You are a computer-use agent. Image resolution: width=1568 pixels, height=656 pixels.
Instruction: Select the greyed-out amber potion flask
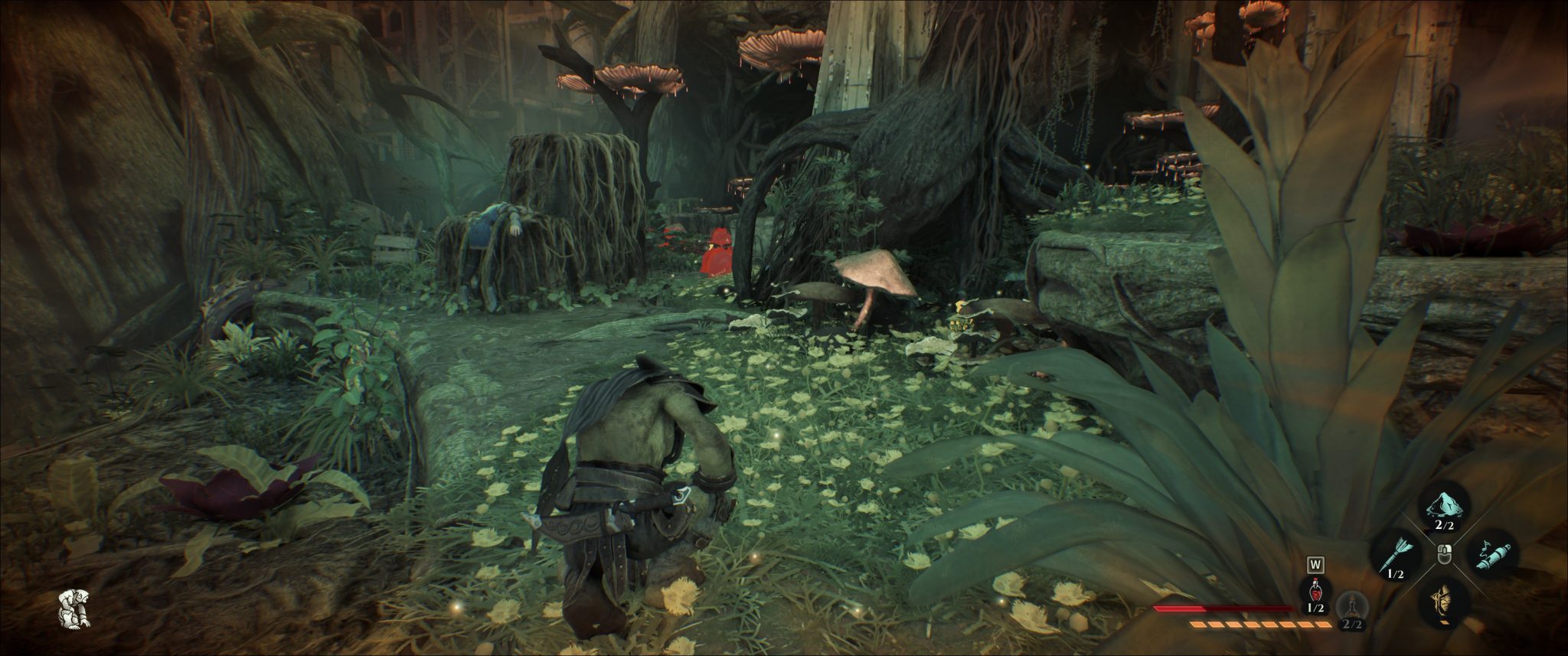point(1352,608)
